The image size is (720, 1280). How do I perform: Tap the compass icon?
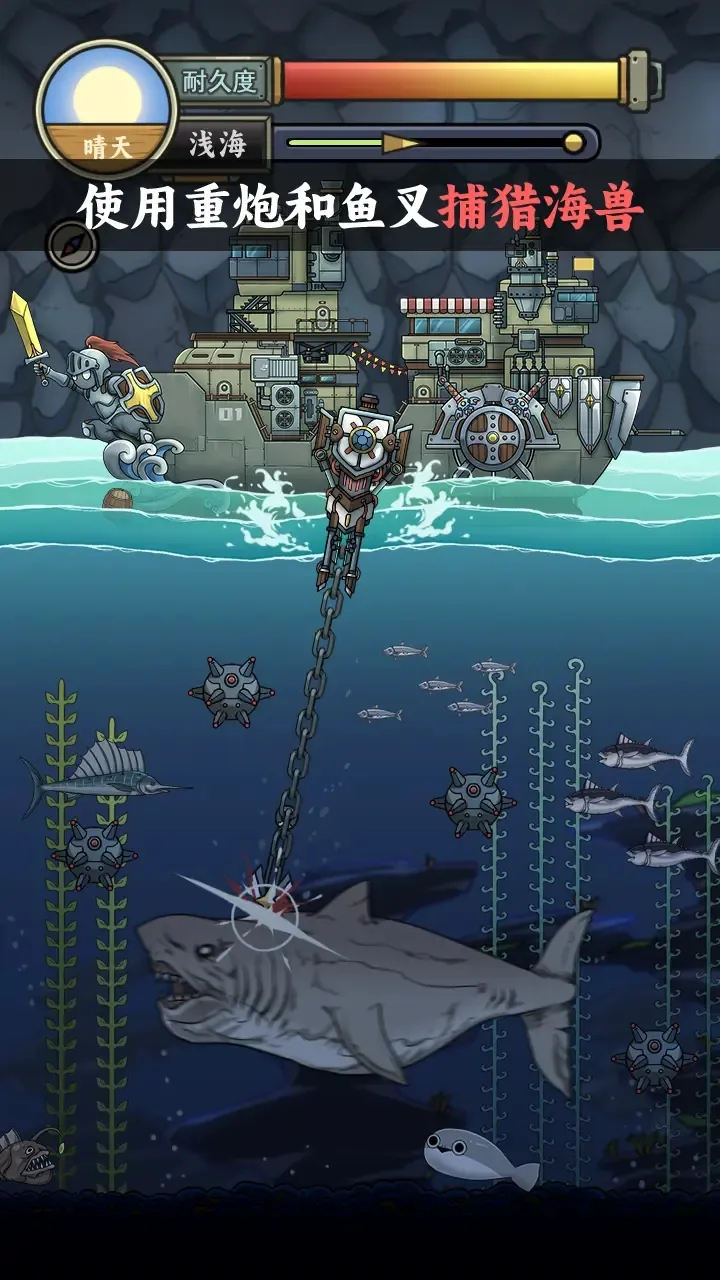point(72,246)
